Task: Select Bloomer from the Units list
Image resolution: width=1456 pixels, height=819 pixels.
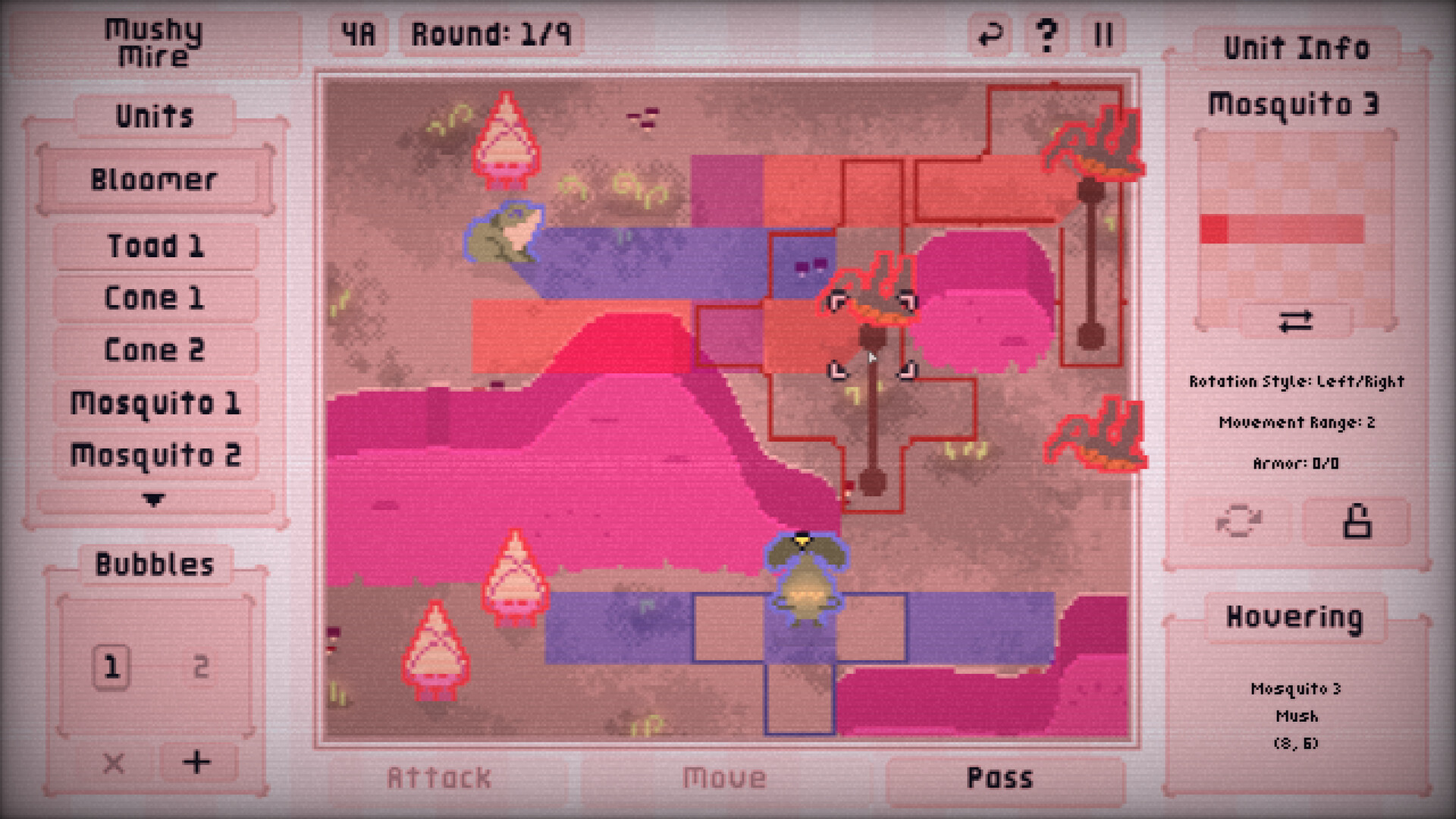Action: click(155, 179)
